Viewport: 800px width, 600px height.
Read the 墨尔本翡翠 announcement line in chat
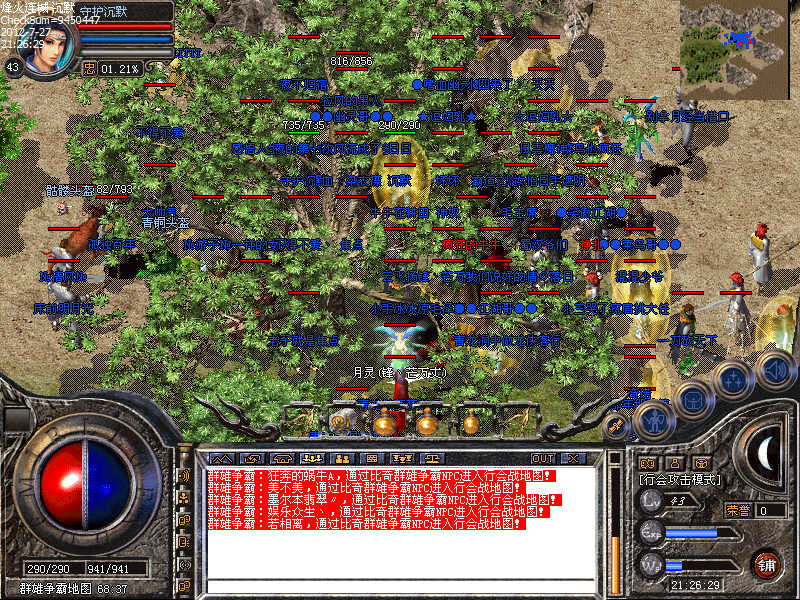[x=380, y=499]
